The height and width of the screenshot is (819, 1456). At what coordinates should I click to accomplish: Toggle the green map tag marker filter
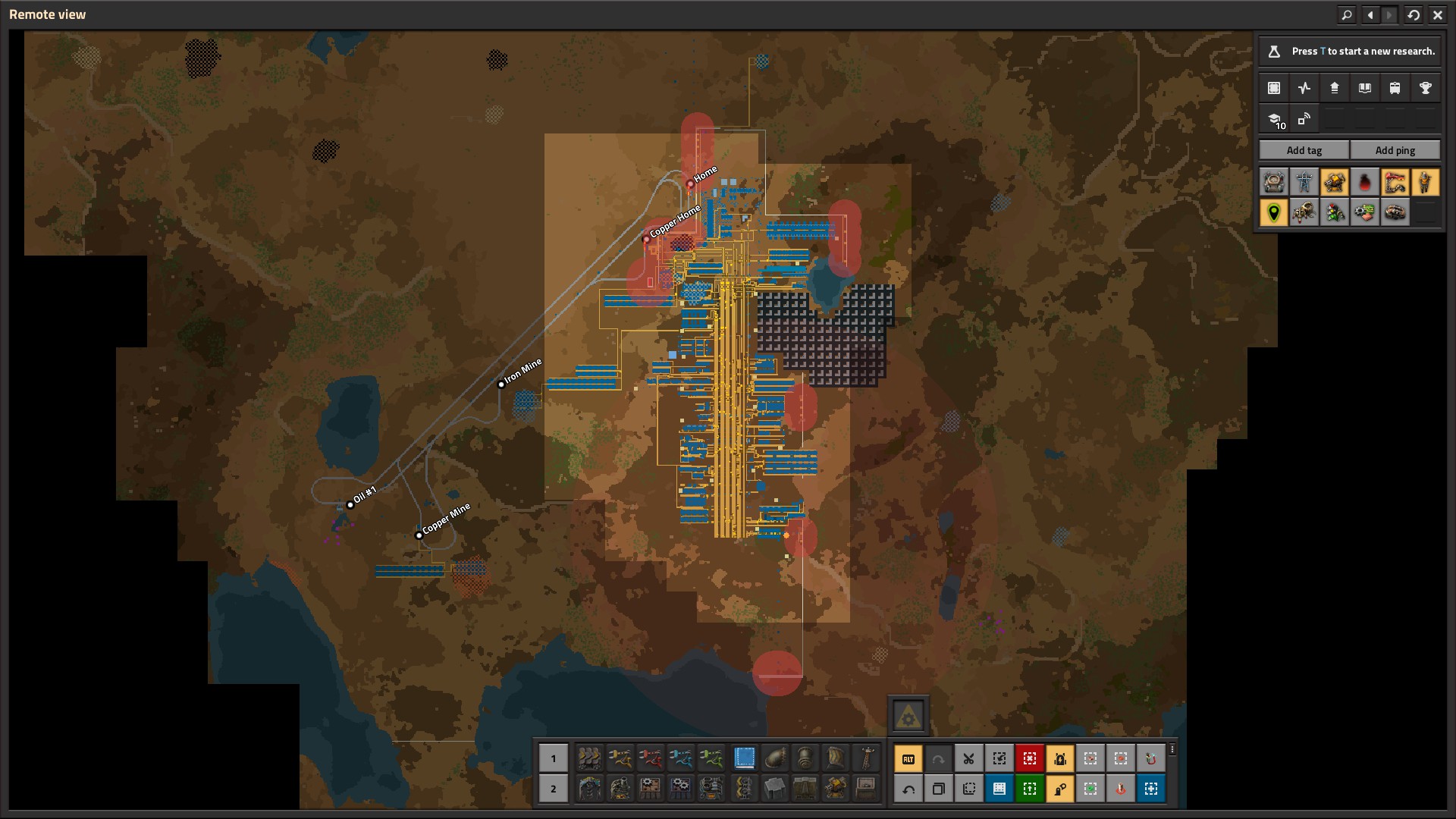click(x=1274, y=212)
